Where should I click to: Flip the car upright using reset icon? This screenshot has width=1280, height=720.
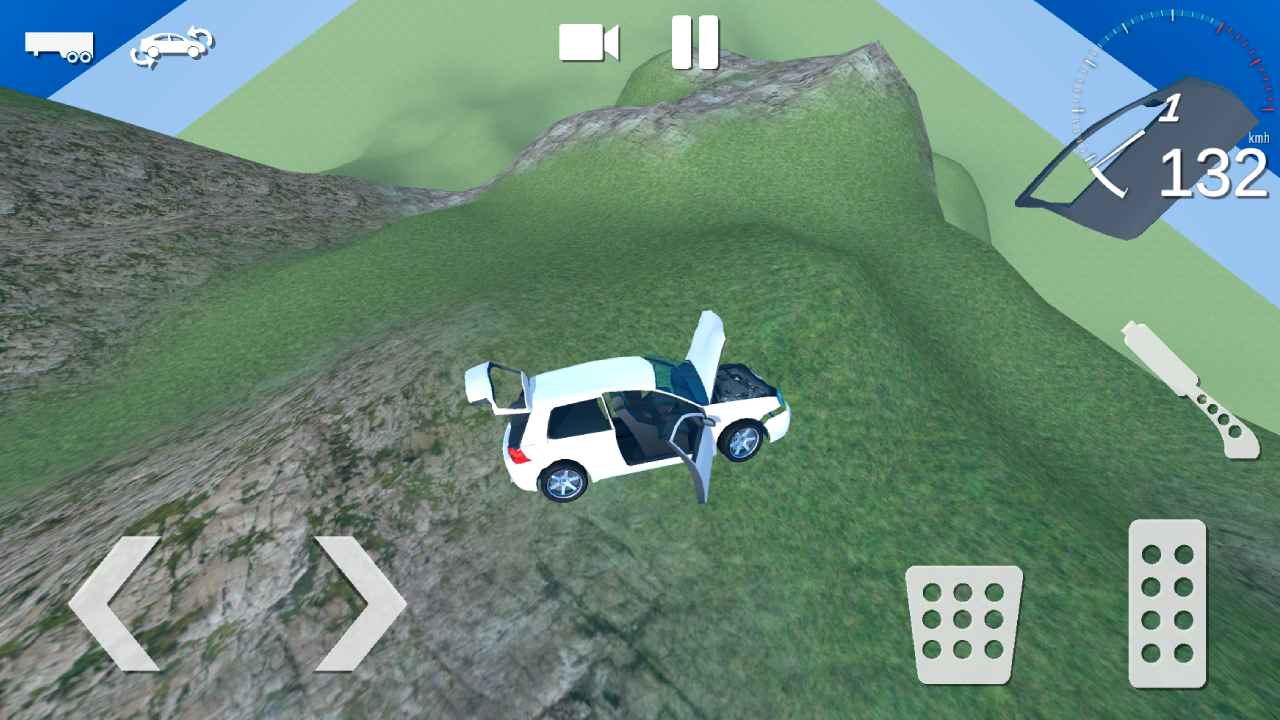coord(172,42)
